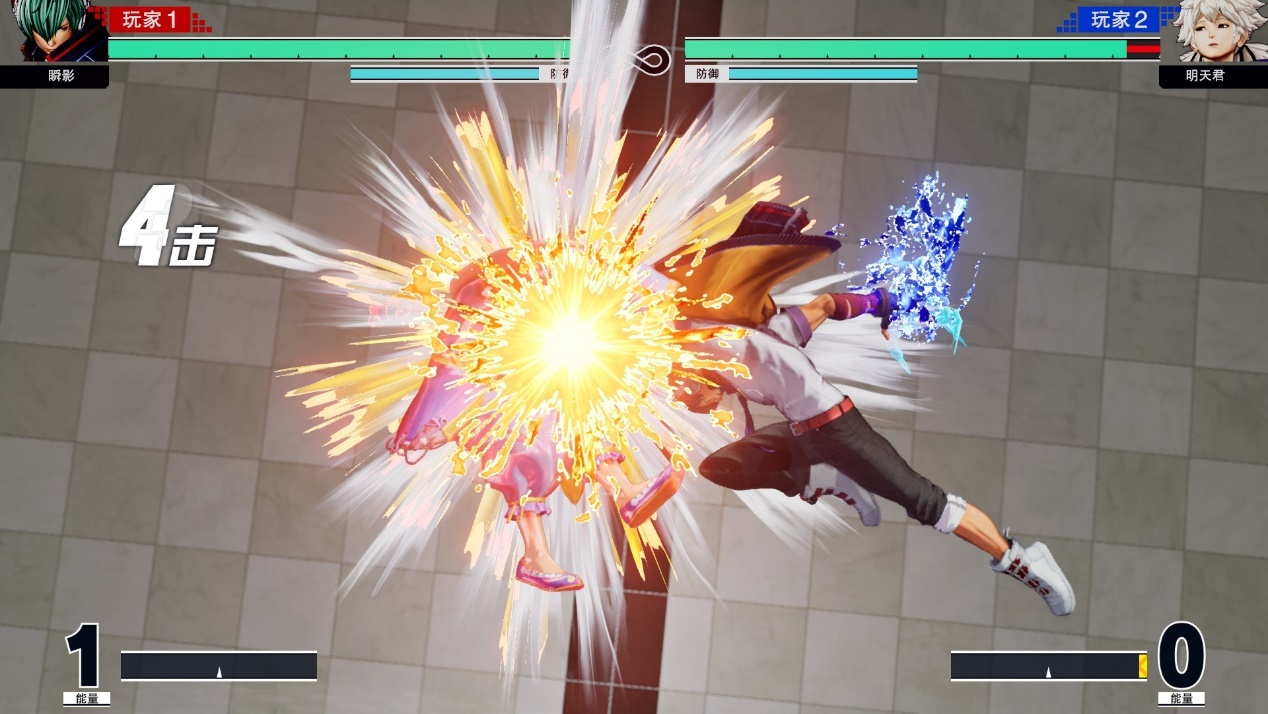Click Player 1's 瞬影 character portrait
This screenshot has height=714, width=1268.
[52, 32]
